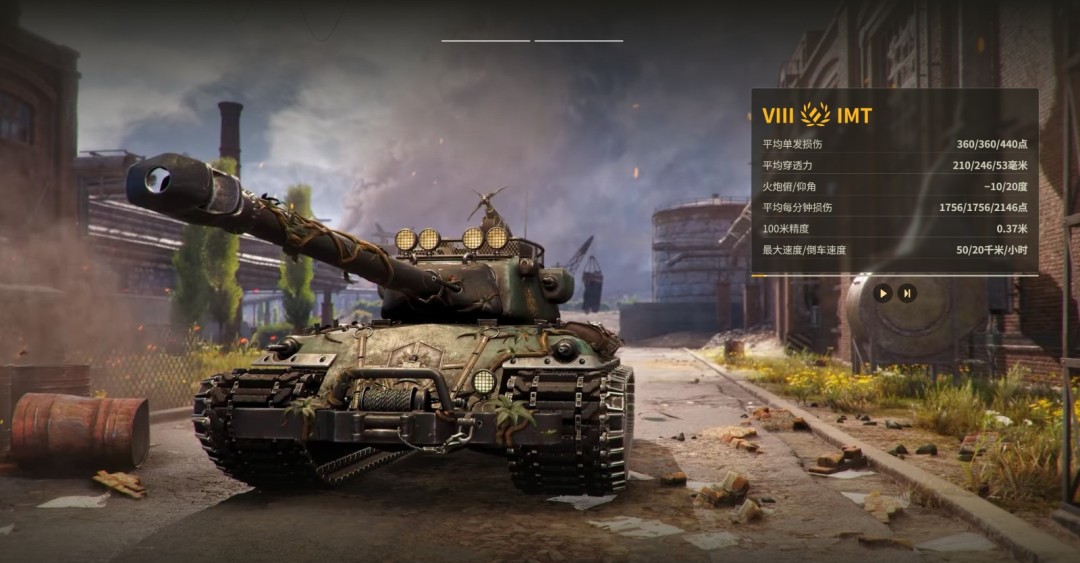Screen dimensions: 1080x563
Task: Skip to the next showcase with the skip-forward button
Action: [x=907, y=293]
